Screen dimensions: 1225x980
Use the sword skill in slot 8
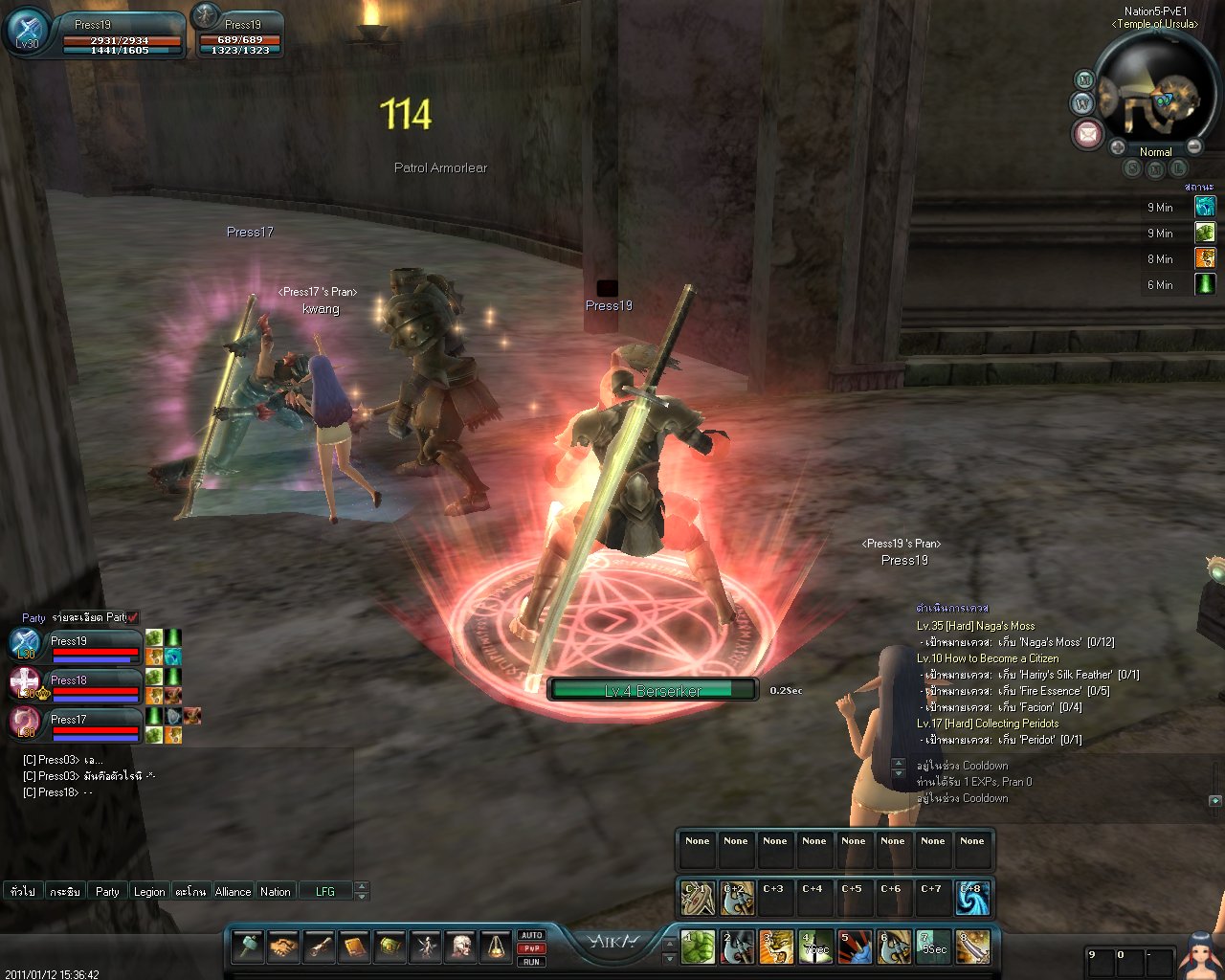coord(972,947)
